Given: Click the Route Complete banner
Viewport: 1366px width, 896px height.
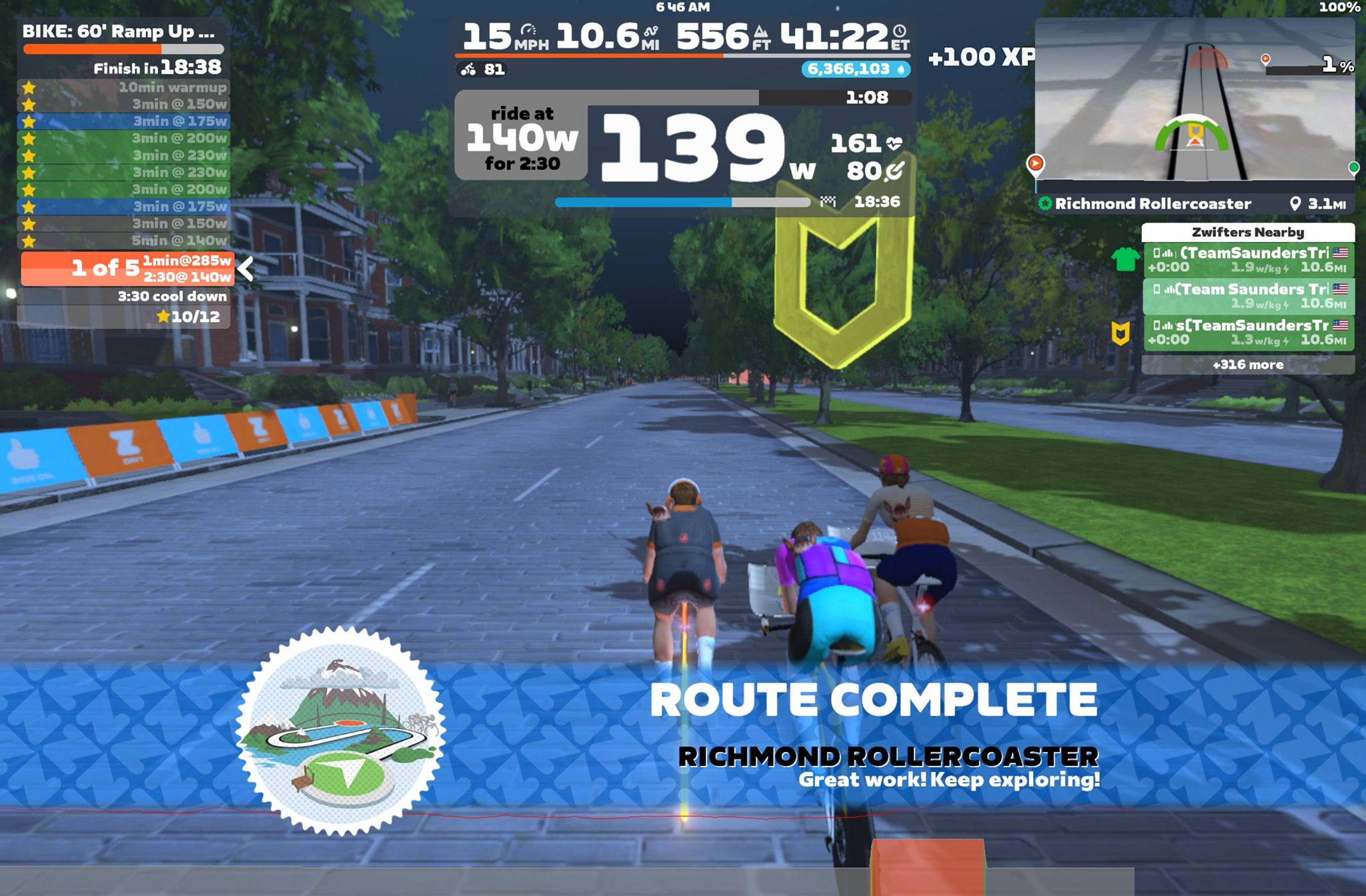Looking at the screenshot, I should click(872, 699).
